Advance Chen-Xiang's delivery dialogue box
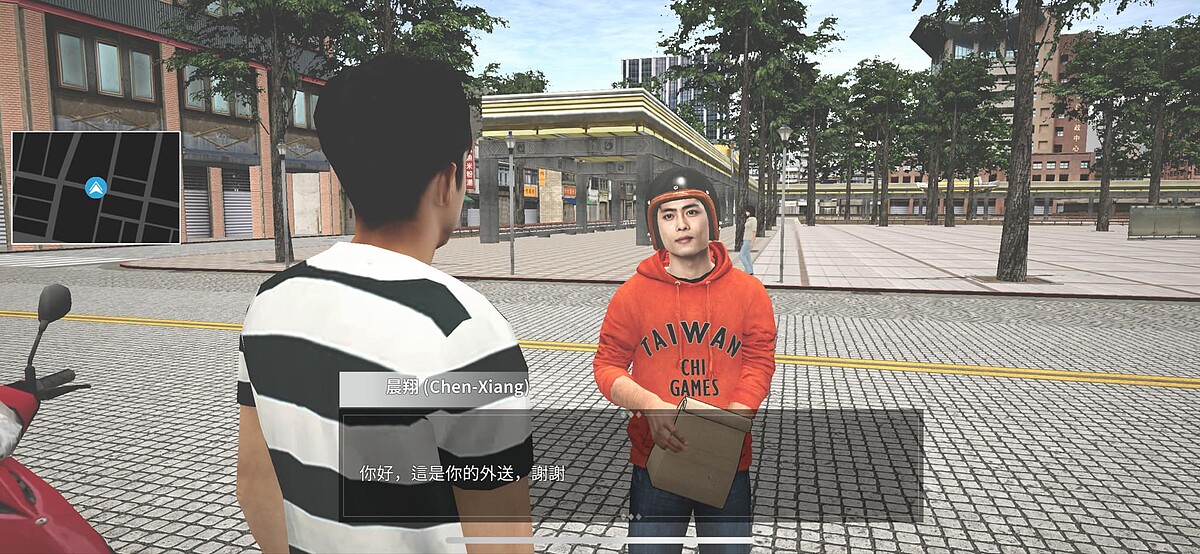This screenshot has width=1200, height=554. click(631, 463)
